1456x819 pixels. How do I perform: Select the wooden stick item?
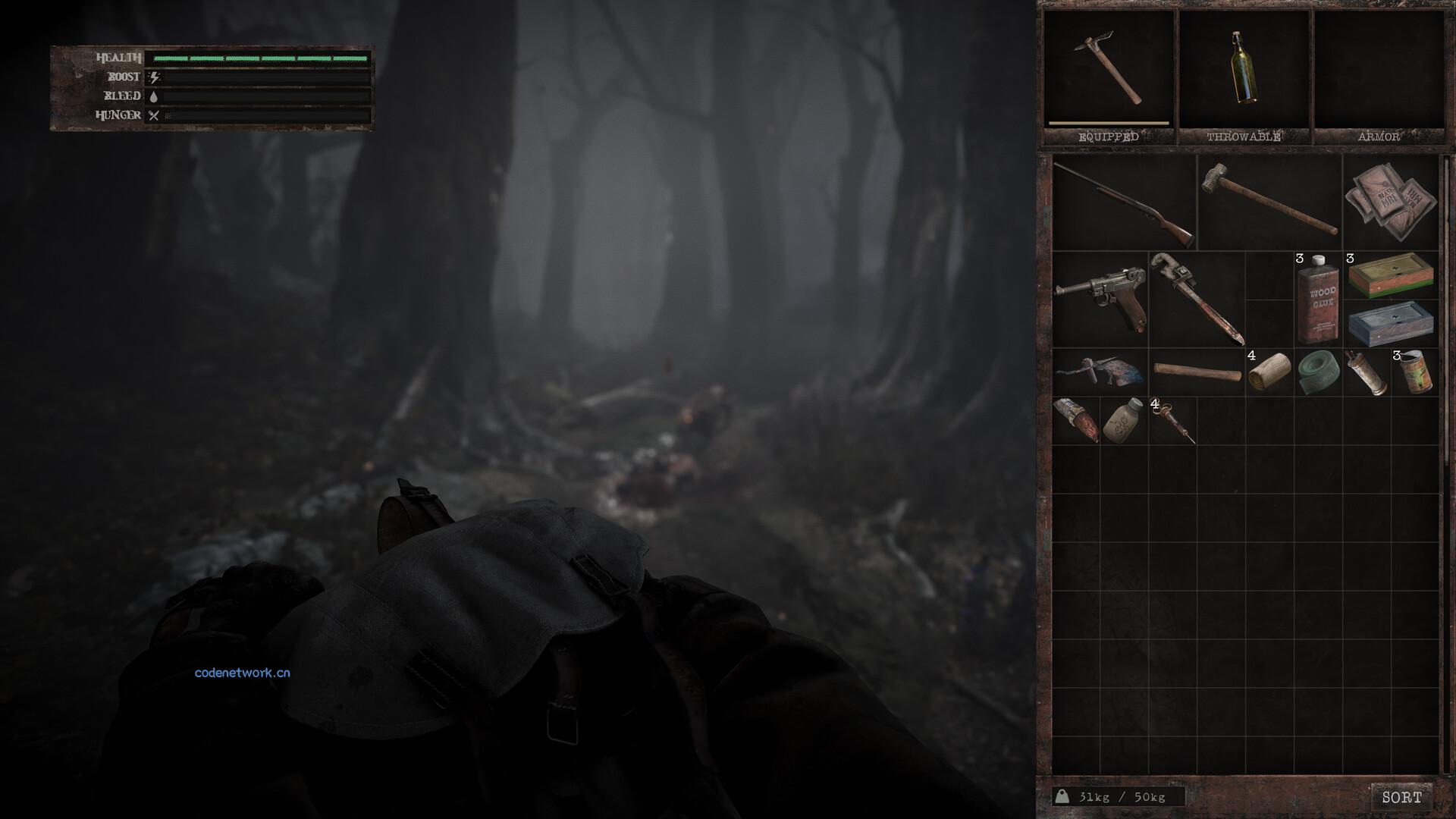click(1197, 372)
